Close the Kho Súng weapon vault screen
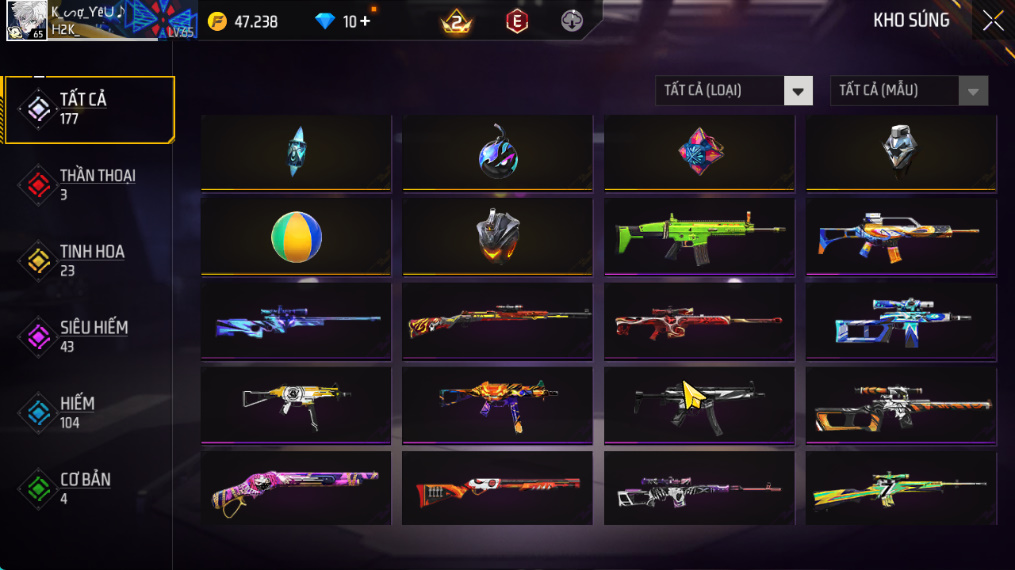 pyautogui.click(x=992, y=21)
